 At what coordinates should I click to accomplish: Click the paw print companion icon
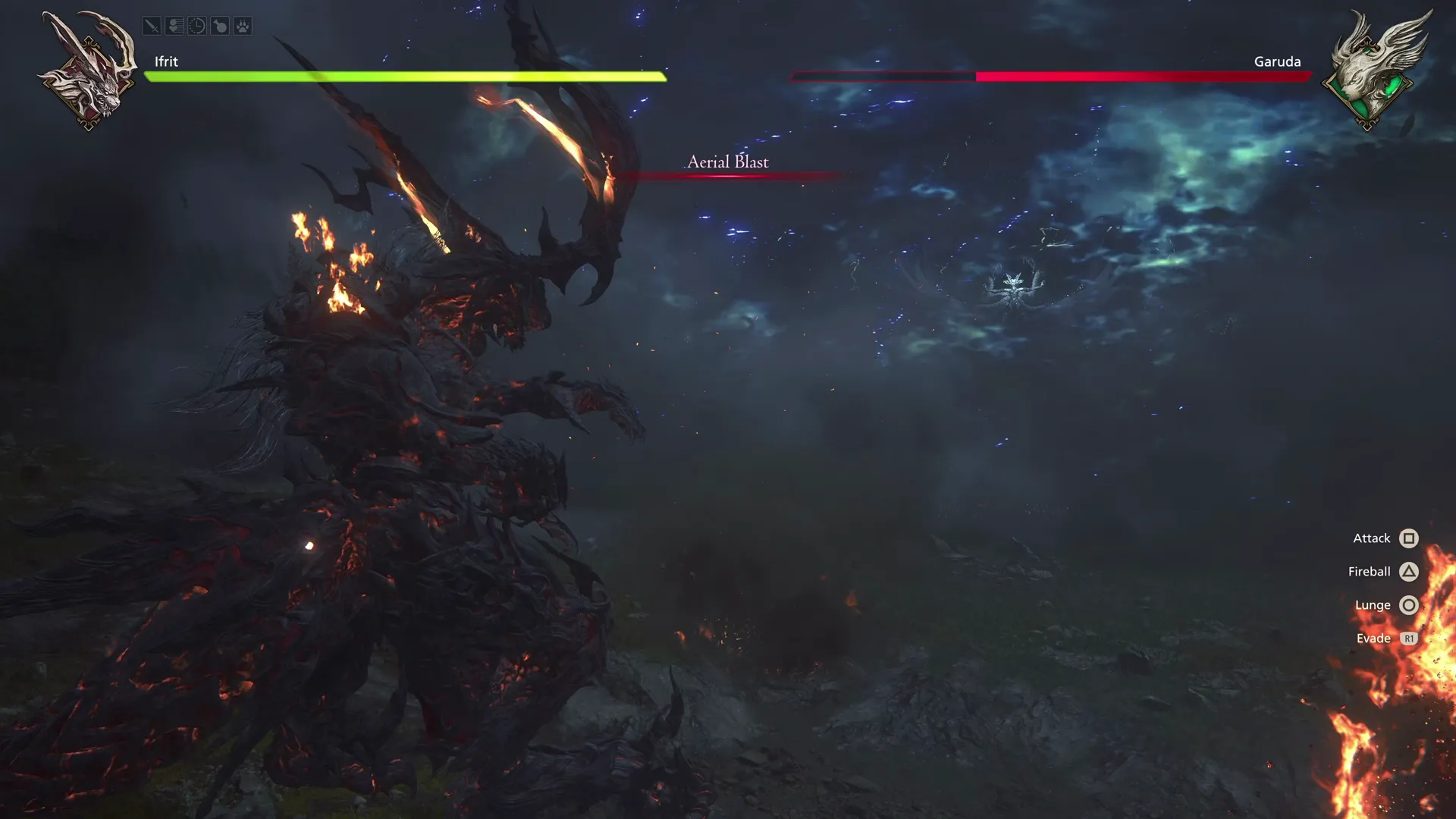click(243, 26)
